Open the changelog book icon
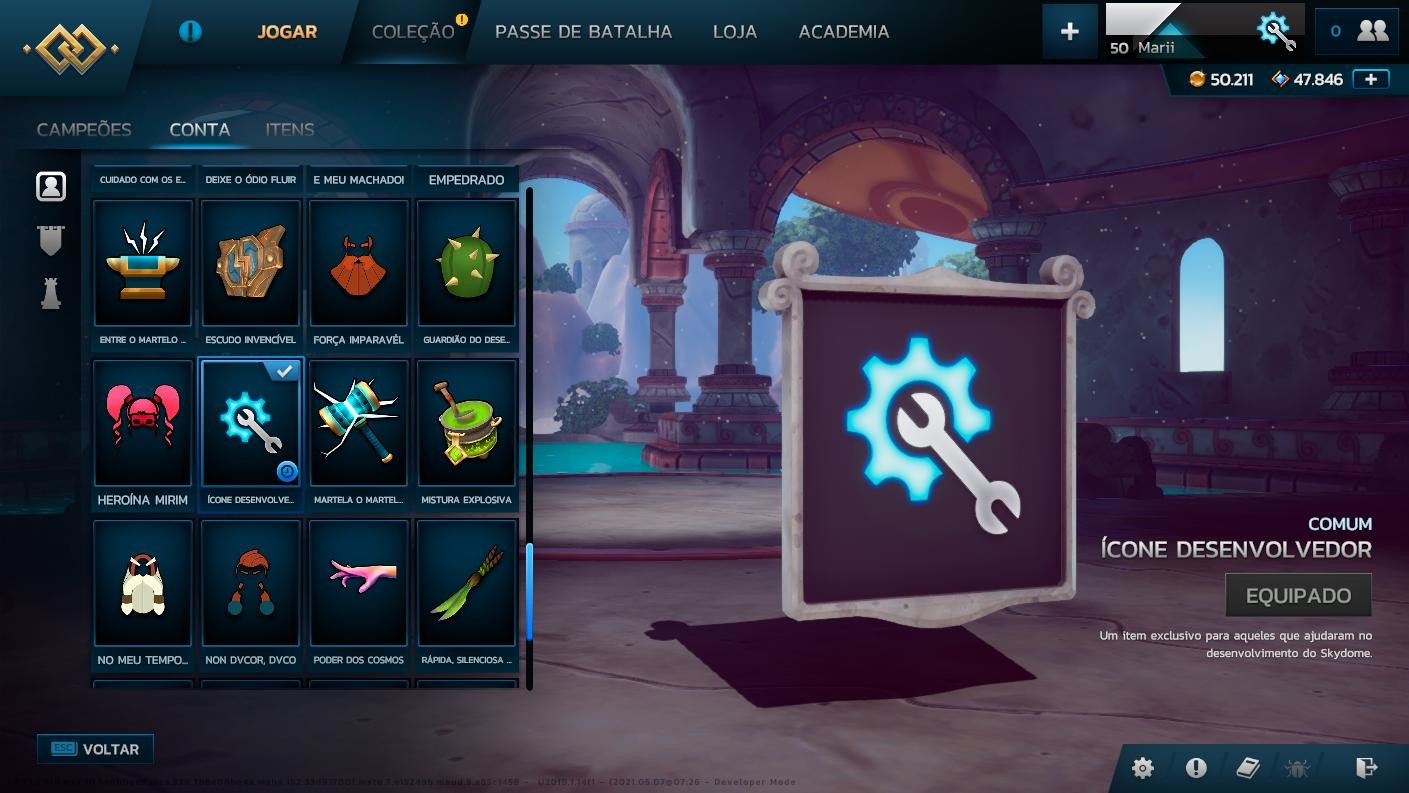1409x793 pixels. tap(1246, 768)
